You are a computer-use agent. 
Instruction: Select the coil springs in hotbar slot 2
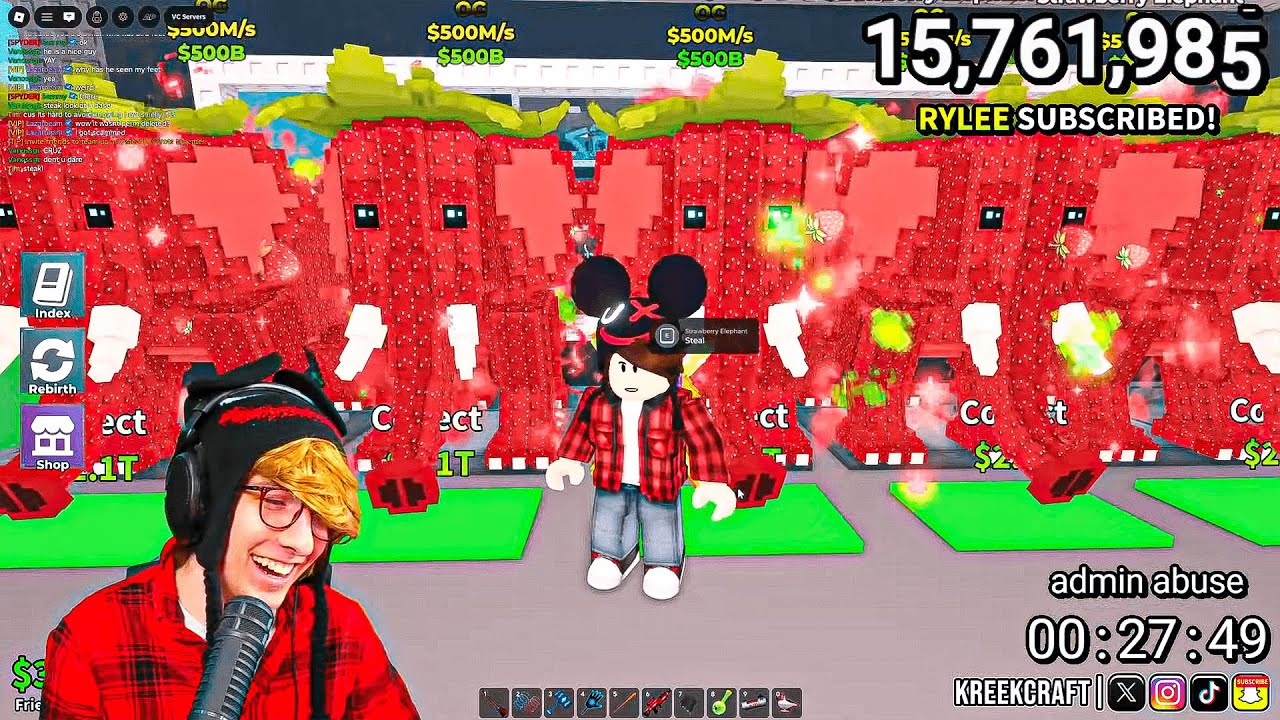[527, 703]
